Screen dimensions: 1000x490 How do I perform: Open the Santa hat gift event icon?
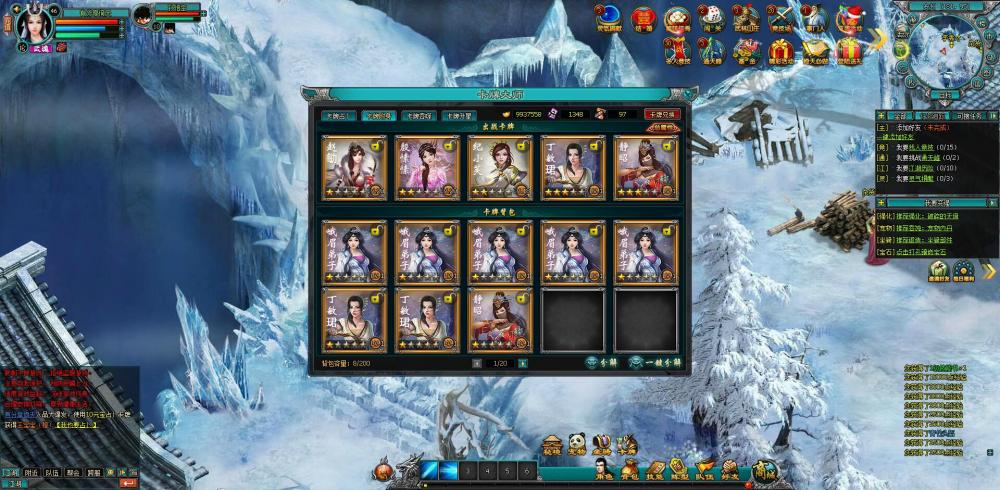point(849,17)
